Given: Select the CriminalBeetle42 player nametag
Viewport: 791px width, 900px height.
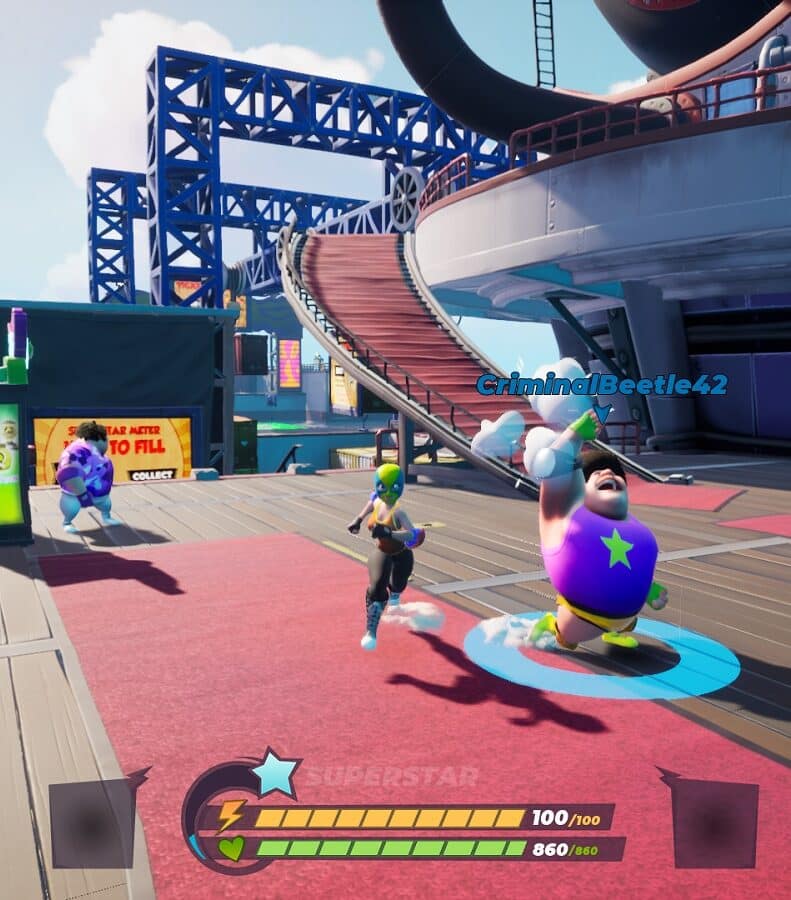Looking at the screenshot, I should [601, 385].
